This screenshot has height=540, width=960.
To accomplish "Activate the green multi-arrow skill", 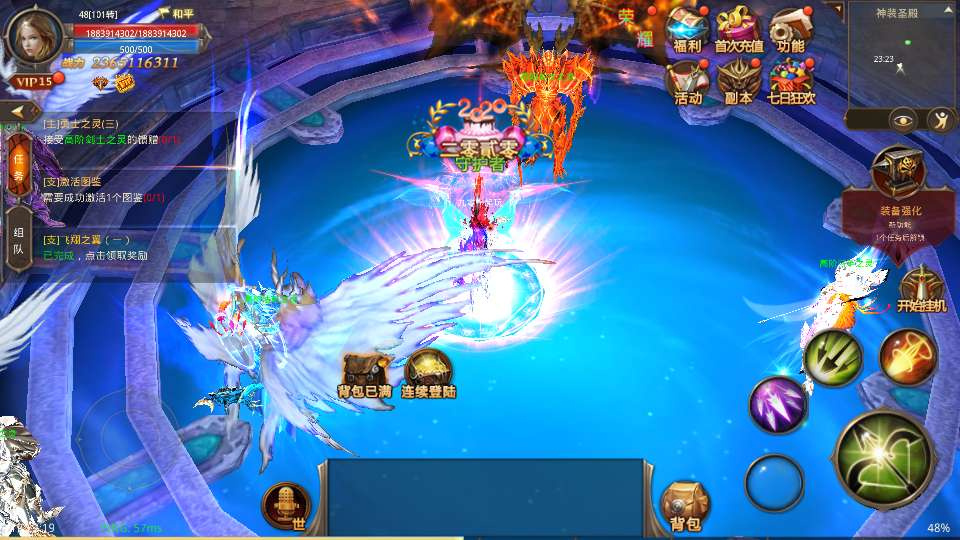I will tap(833, 354).
